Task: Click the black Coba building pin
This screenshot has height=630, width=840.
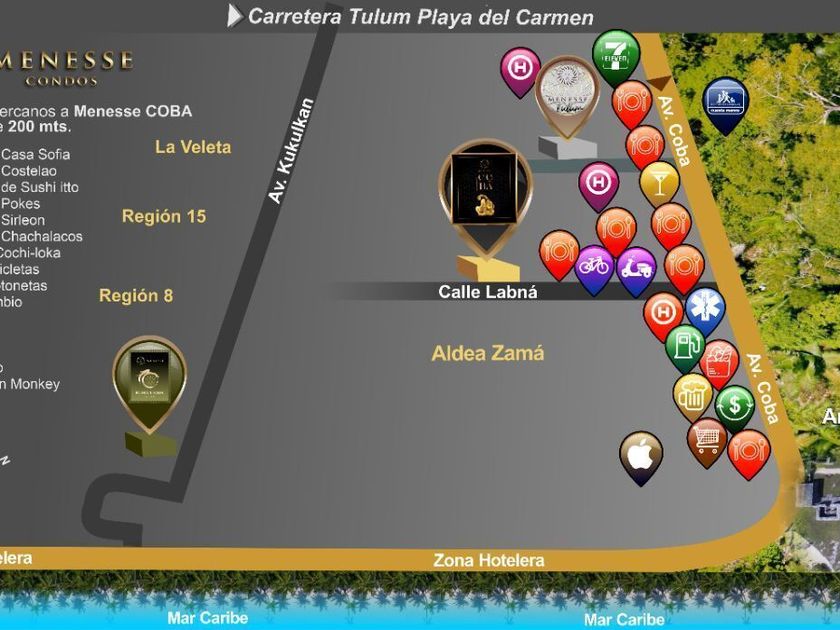Action: pos(482,190)
